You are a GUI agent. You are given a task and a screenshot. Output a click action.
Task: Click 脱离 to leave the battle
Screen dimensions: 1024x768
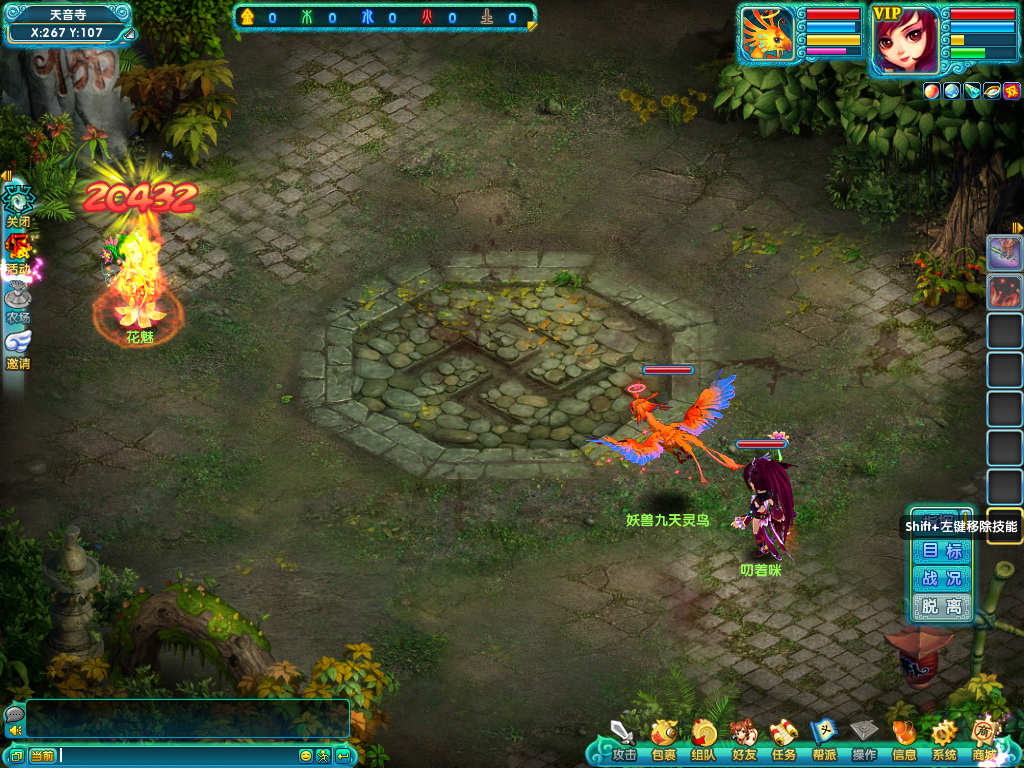(x=942, y=606)
